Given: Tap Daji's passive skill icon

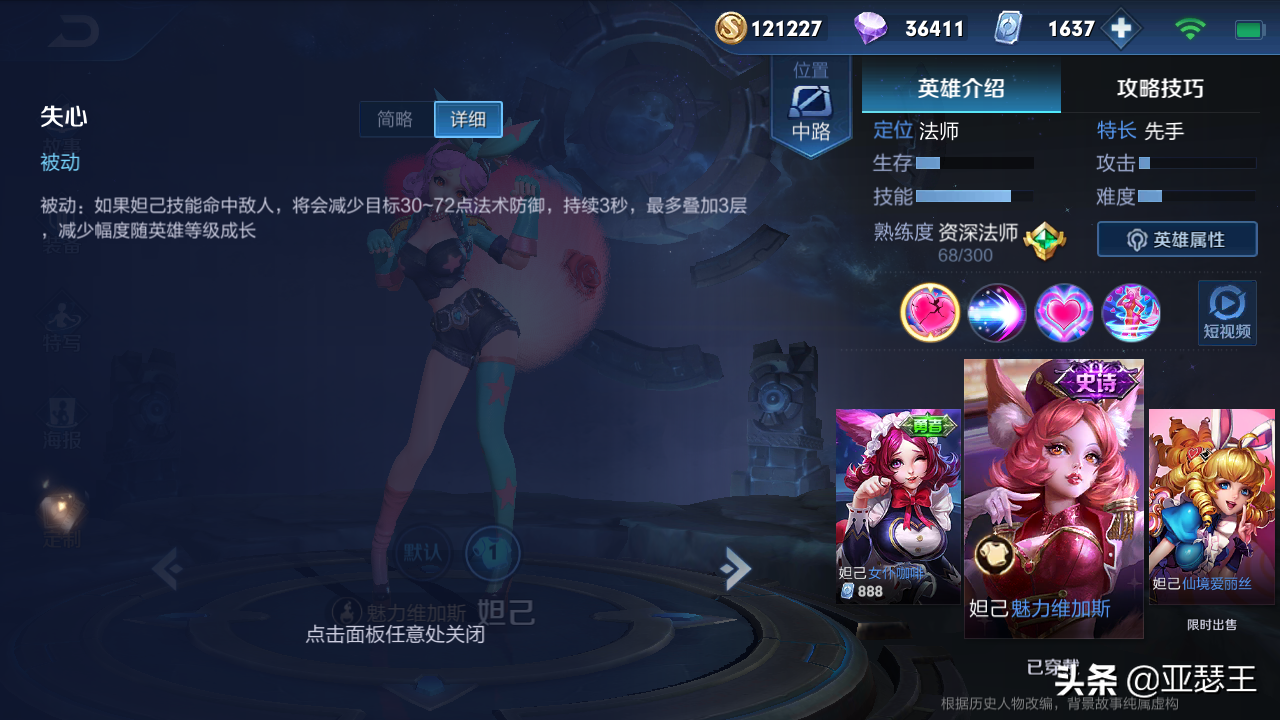Looking at the screenshot, I should coord(929,313).
